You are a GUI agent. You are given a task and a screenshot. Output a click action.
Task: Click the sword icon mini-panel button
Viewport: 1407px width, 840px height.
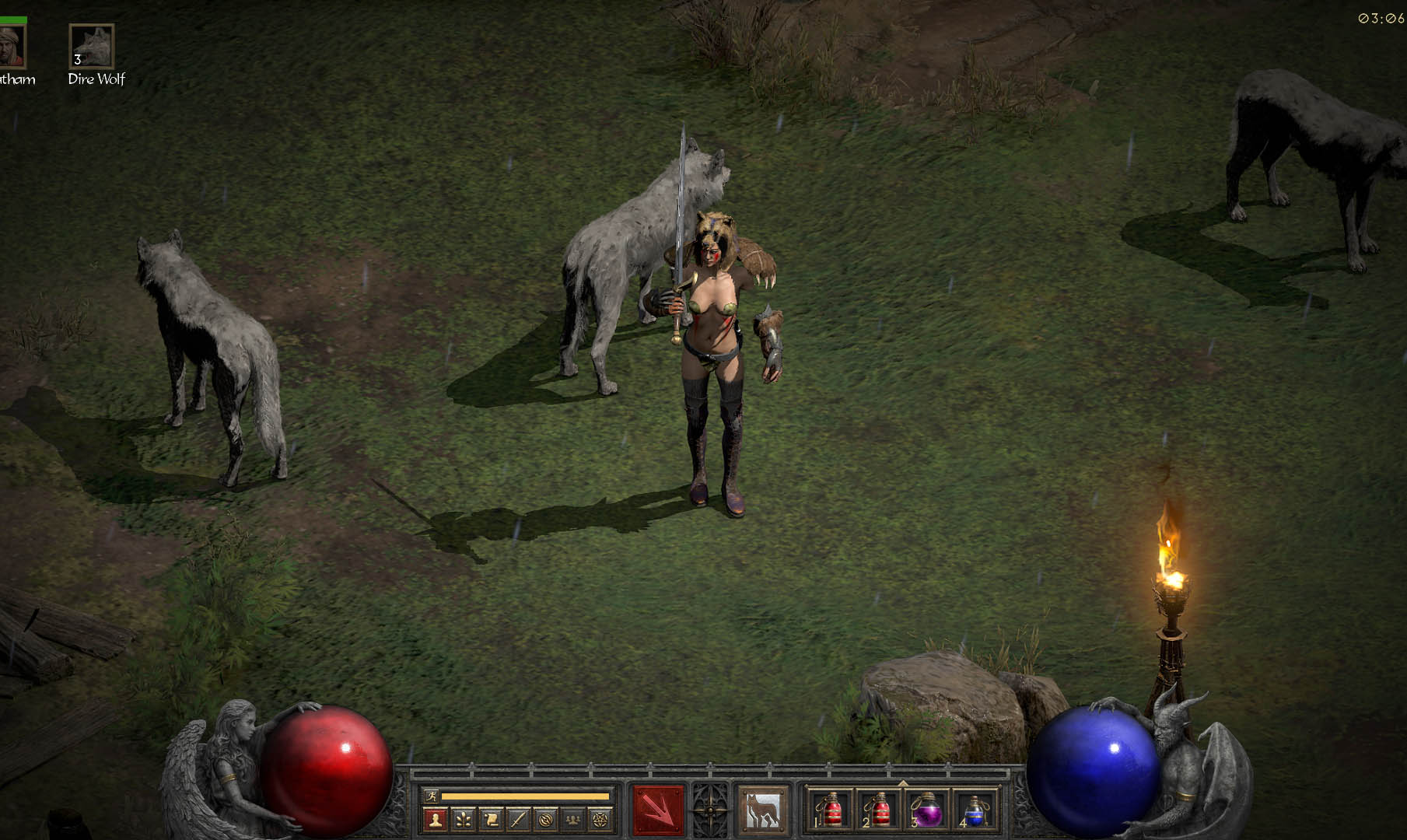518,819
